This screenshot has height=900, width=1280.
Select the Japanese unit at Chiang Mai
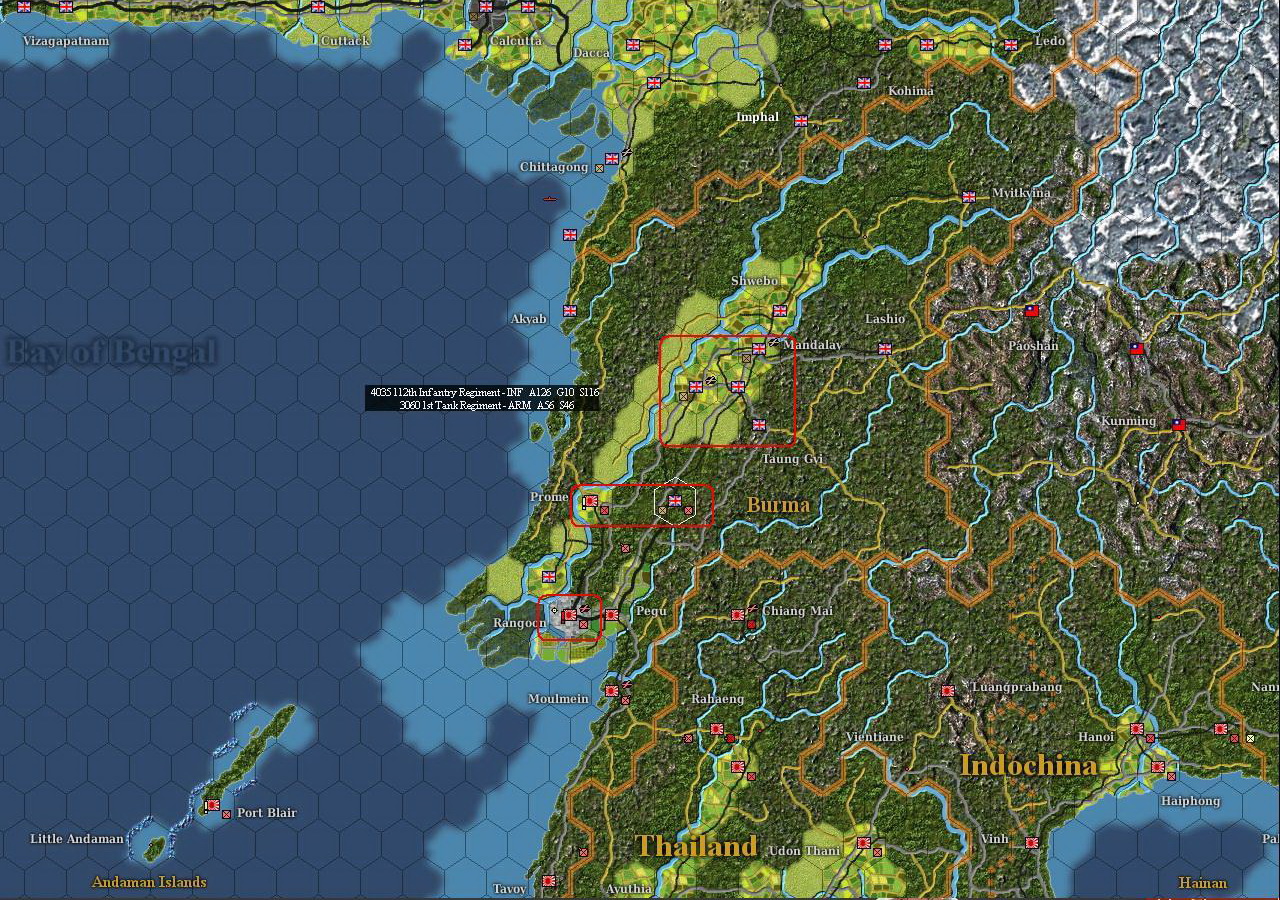click(x=738, y=613)
